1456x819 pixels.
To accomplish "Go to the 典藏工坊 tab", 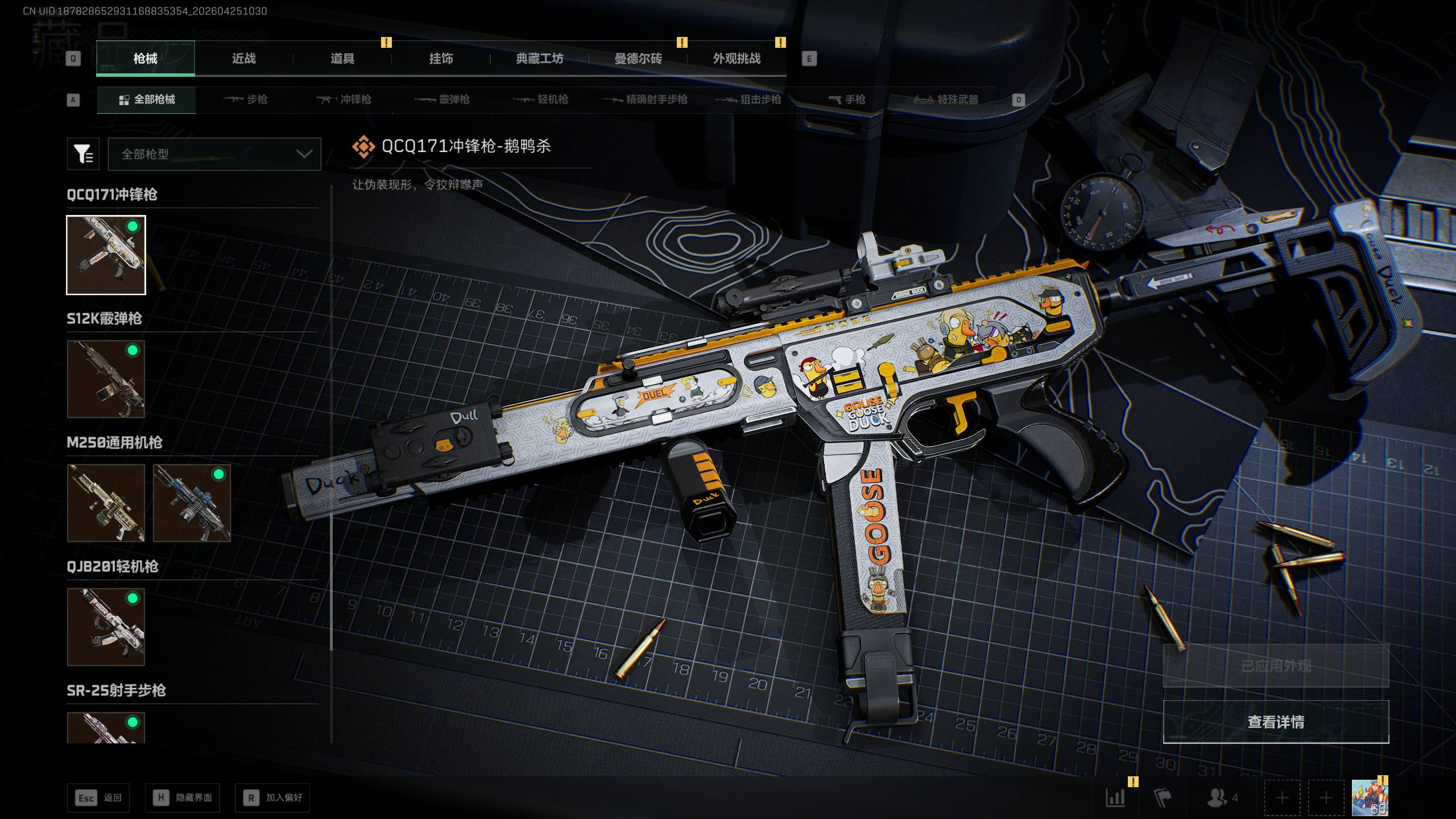I will (x=539, y=59).
